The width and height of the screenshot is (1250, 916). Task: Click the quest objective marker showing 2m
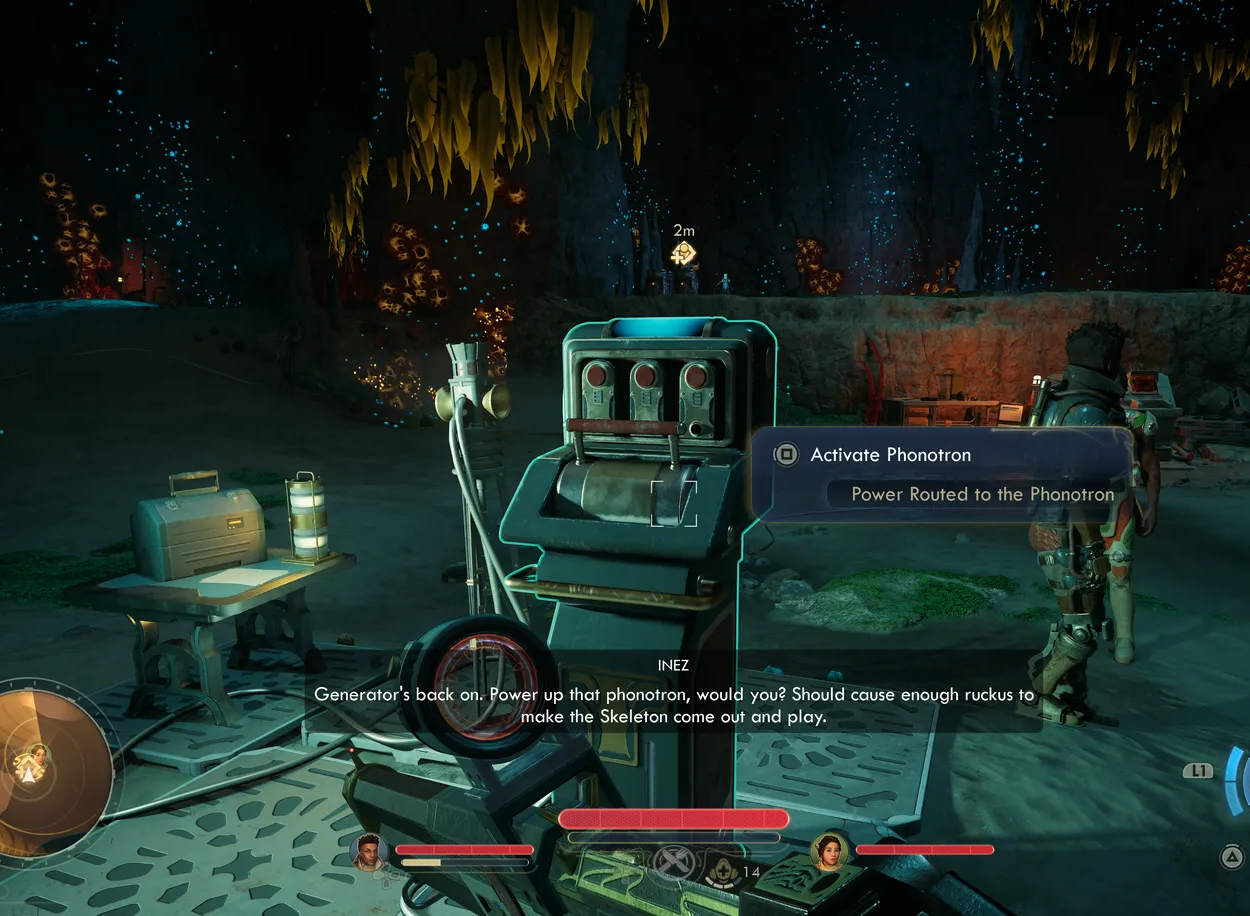pos(683,253)
